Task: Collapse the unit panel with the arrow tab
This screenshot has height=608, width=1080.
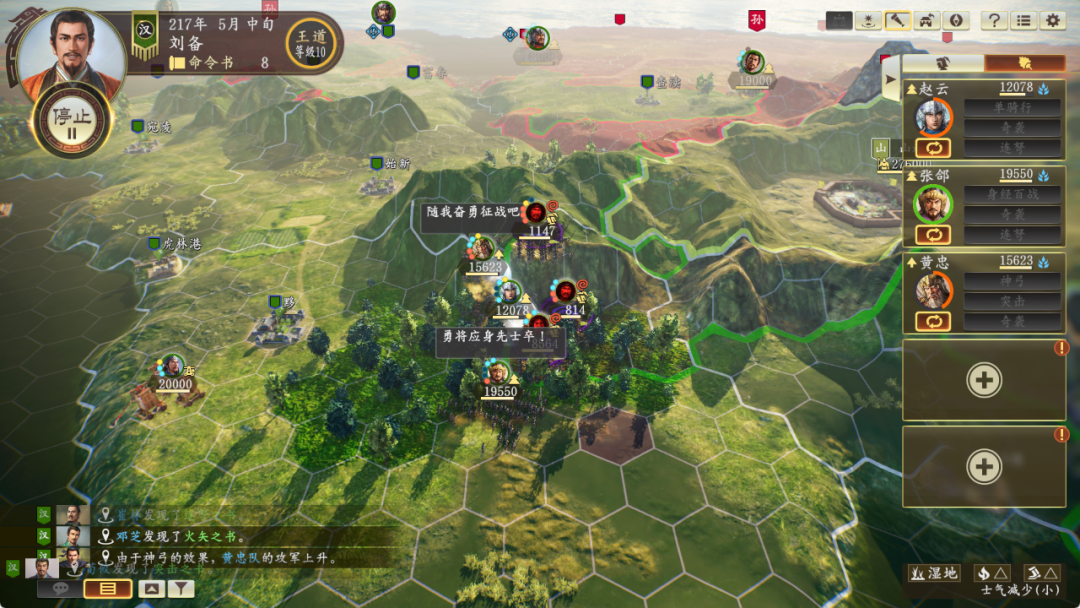Action: (890, 80)
